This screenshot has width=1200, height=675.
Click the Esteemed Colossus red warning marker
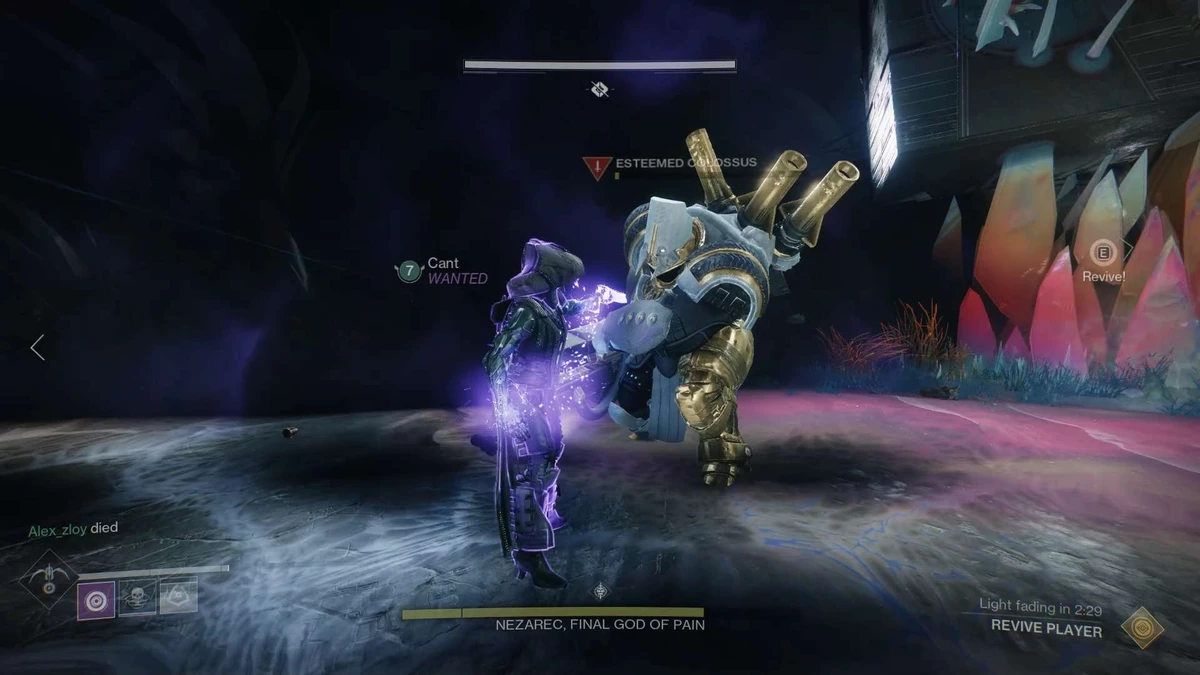[x=598, y=167]
